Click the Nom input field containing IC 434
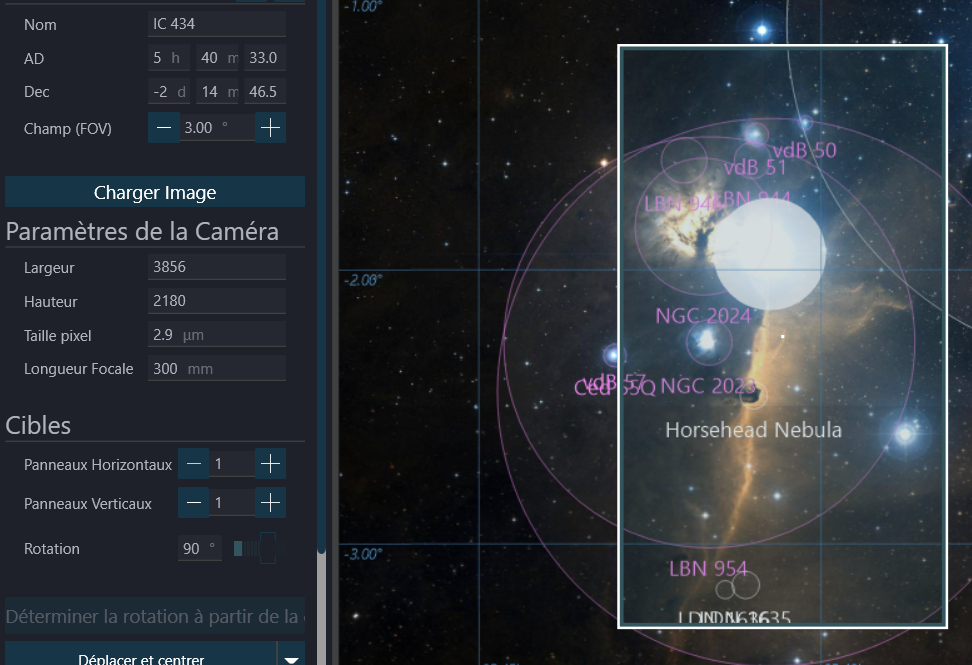972x665 pixels. tap(216, 24)
